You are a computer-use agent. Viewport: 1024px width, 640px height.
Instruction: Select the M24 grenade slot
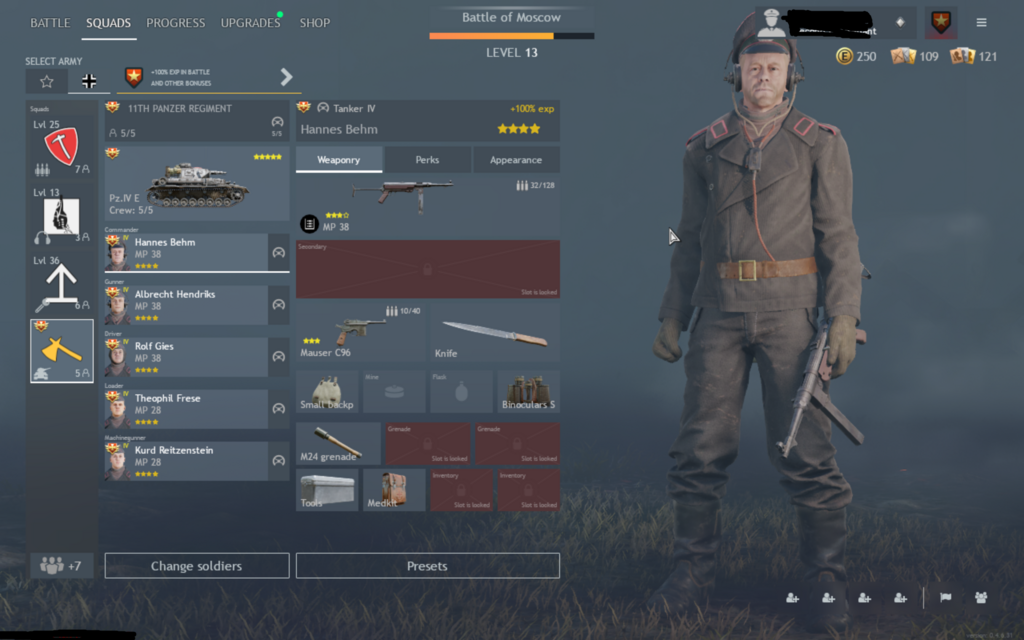tap(338, 443)
